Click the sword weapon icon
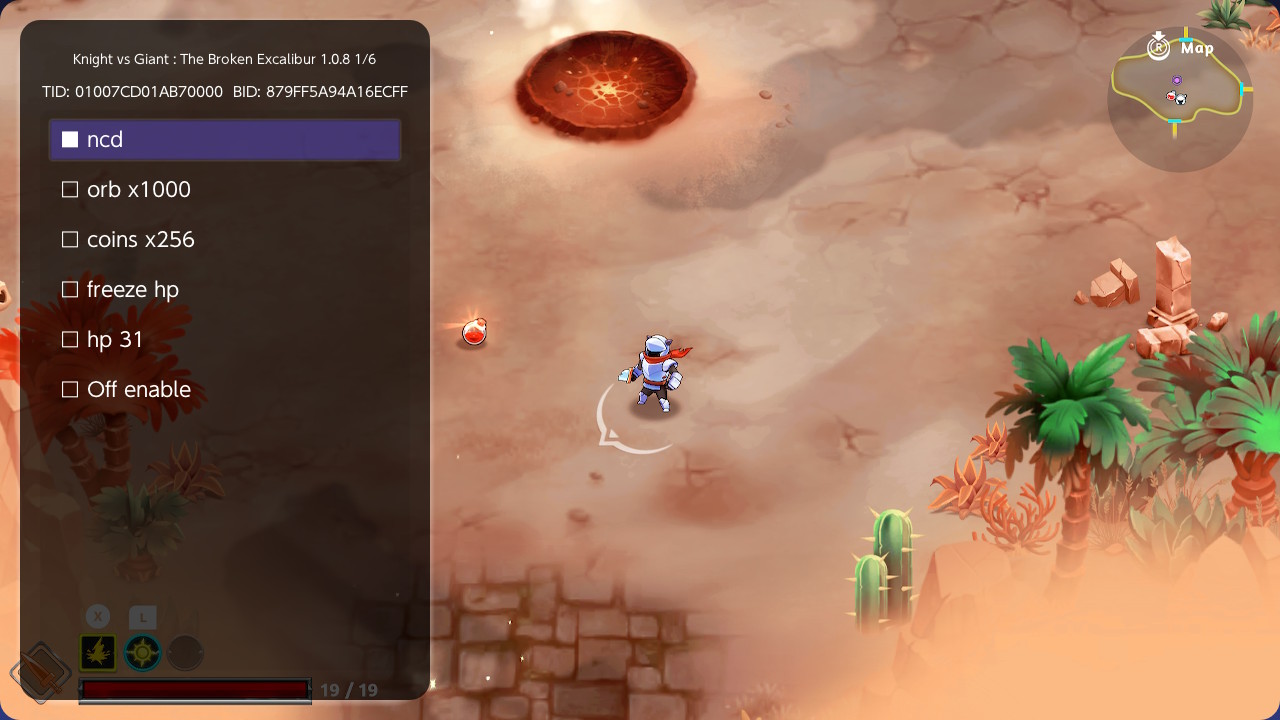 (40, 672)
